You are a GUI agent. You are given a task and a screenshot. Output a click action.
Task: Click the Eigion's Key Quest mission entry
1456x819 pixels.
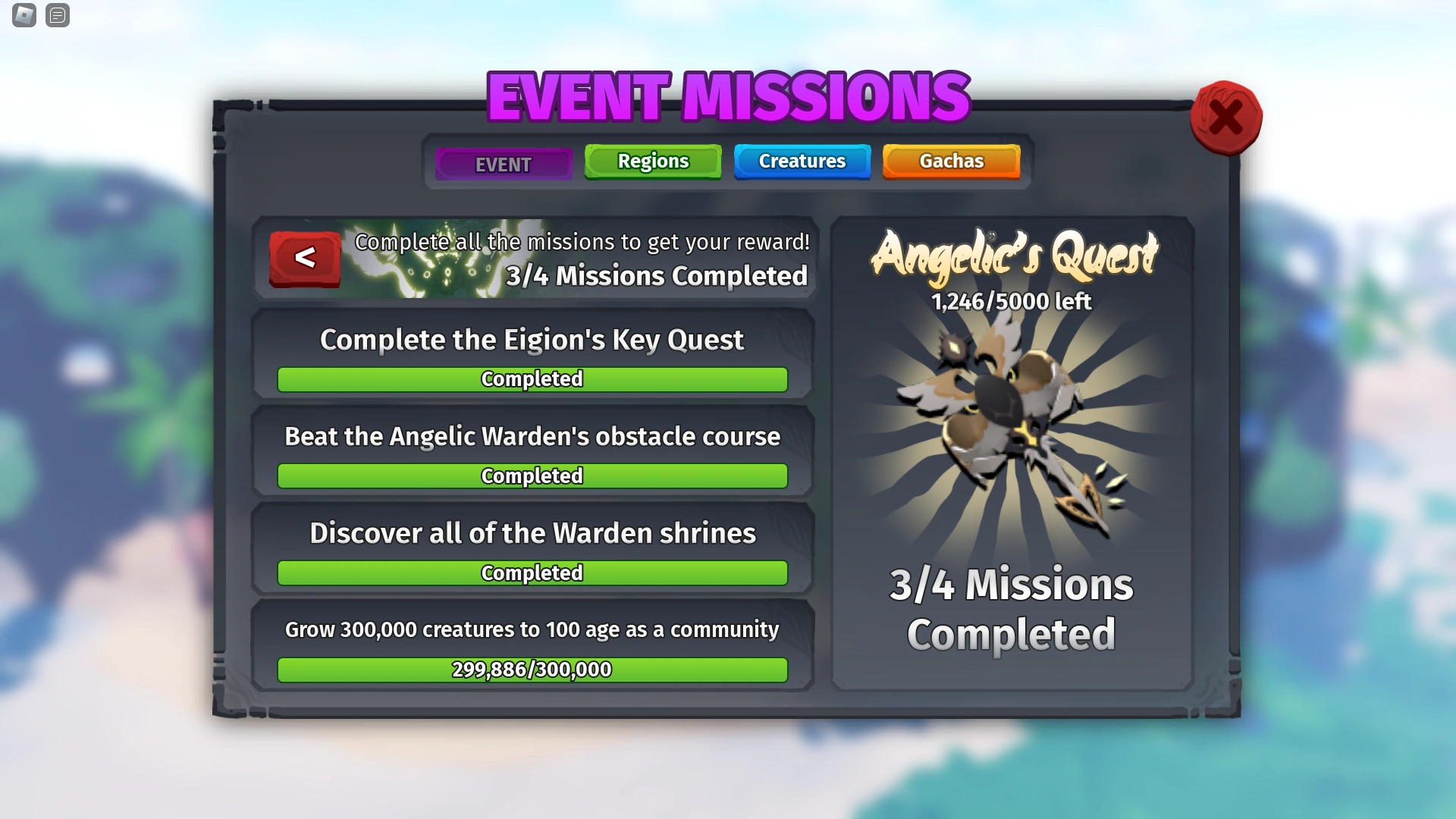[532, 340]
